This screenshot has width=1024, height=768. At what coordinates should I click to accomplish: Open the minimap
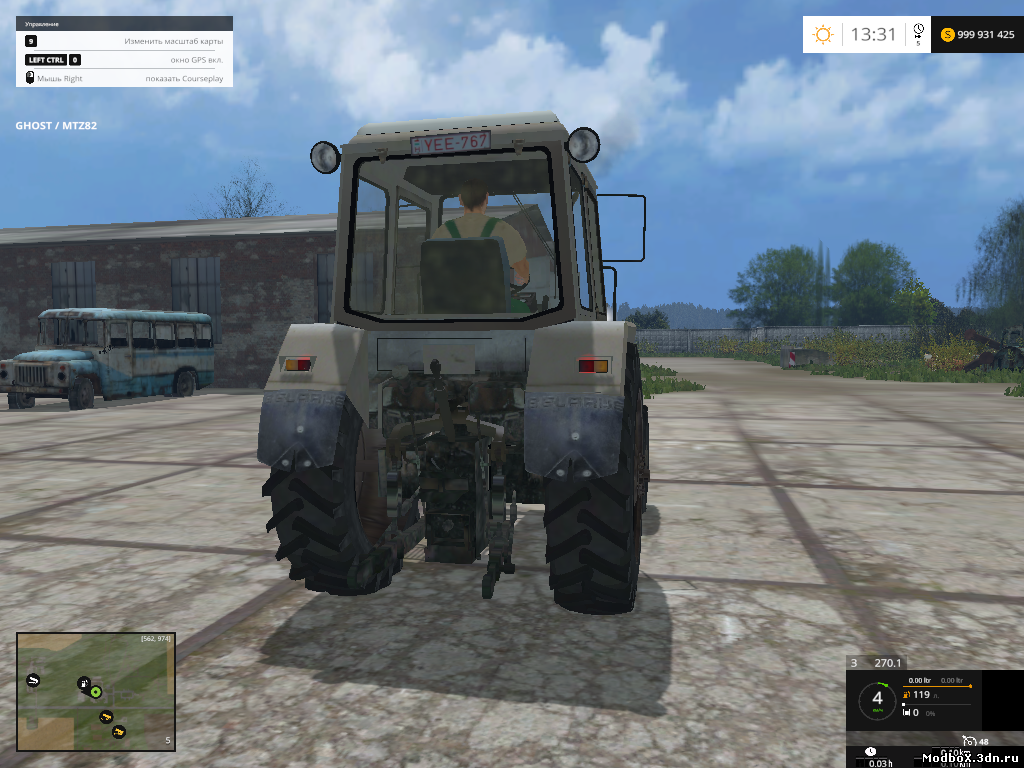(95, 690)
